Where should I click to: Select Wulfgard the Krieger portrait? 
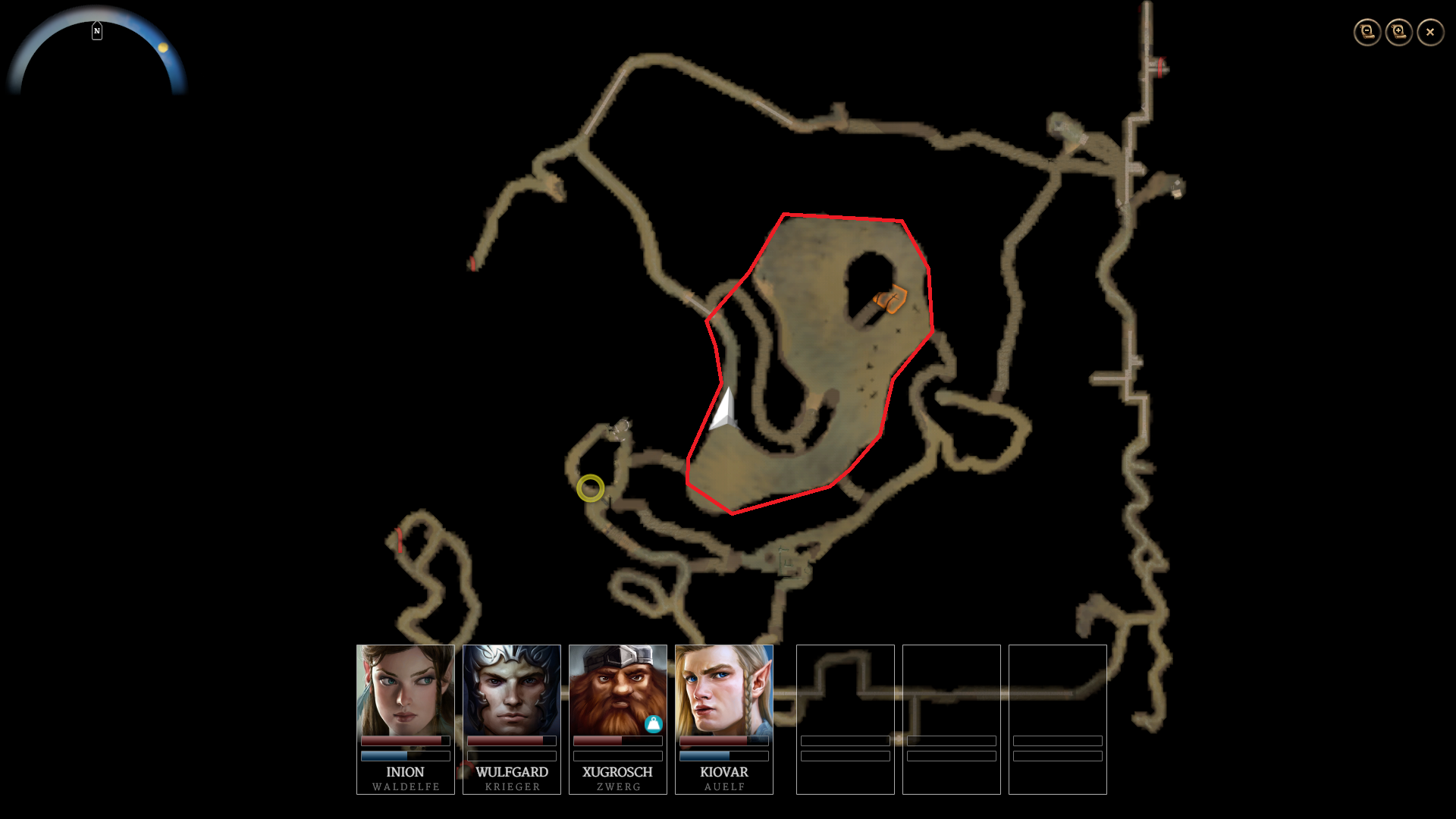point(512,690)
